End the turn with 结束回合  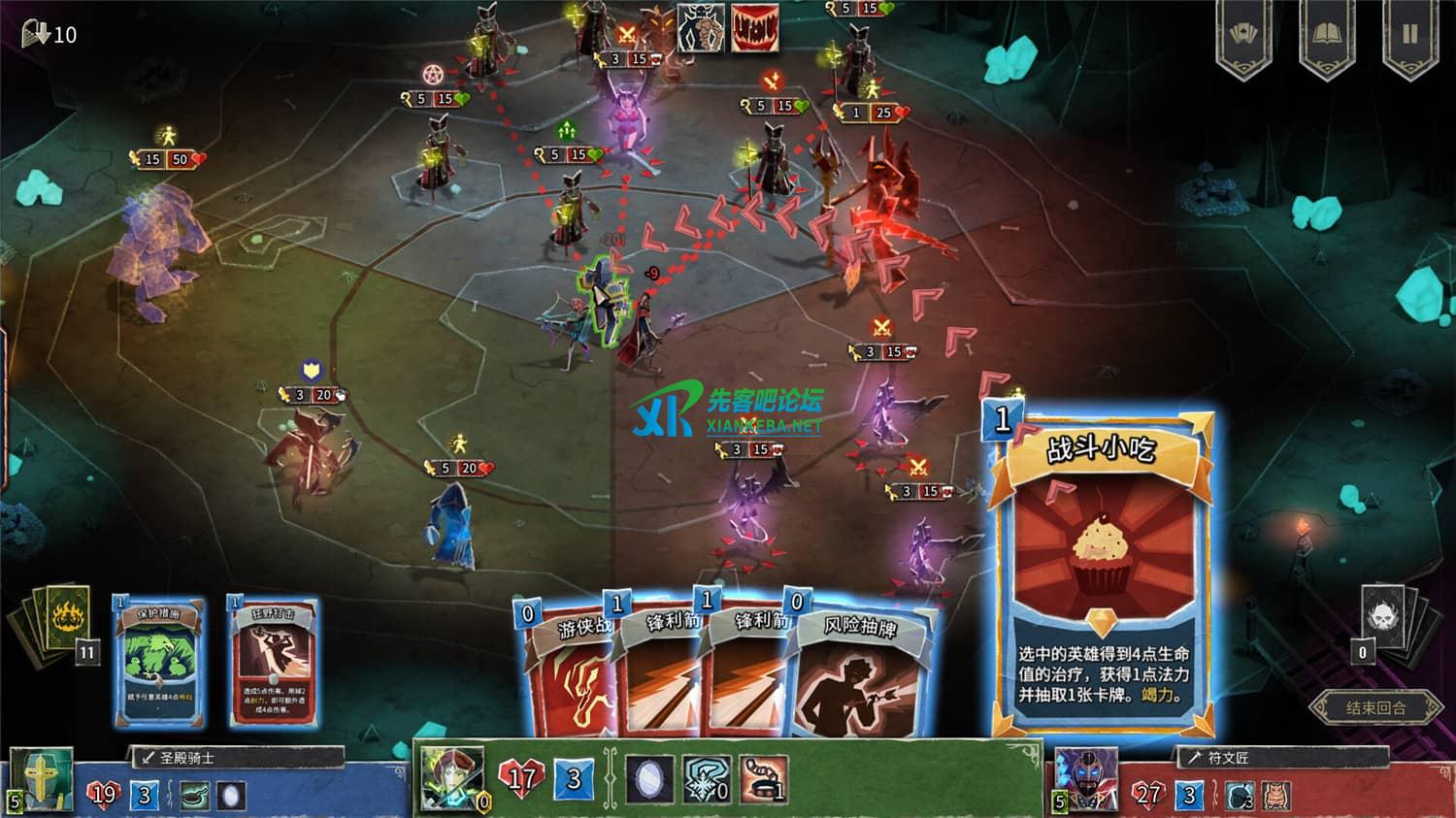click(1374, 707)
